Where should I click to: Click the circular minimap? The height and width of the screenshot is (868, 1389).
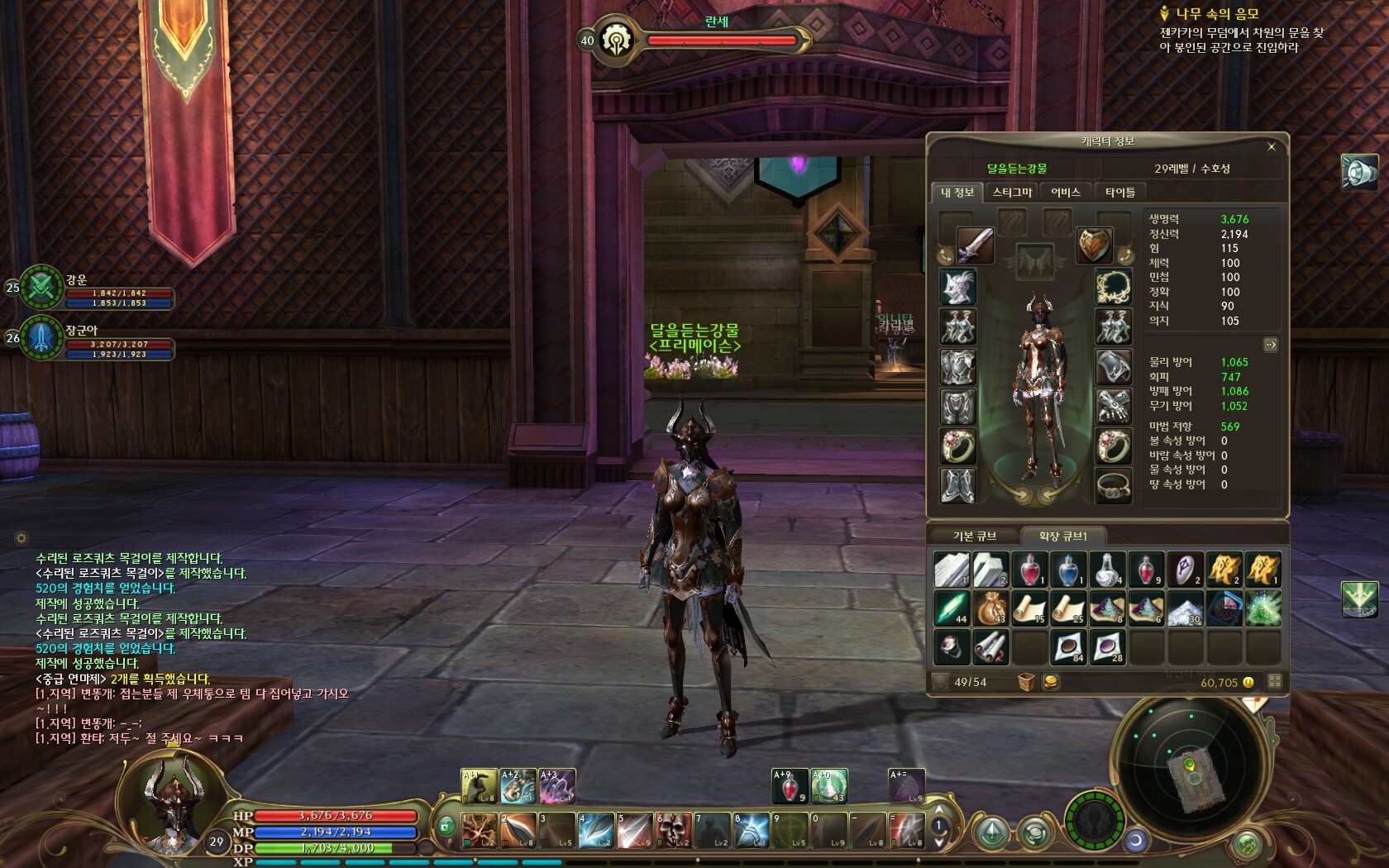coord(1190,765)
